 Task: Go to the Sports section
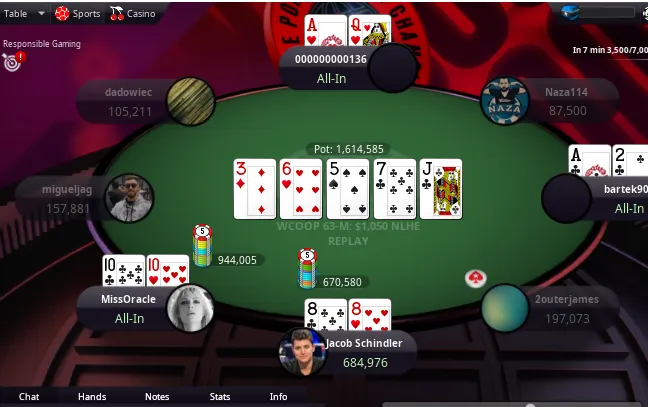tap(78, 13)
